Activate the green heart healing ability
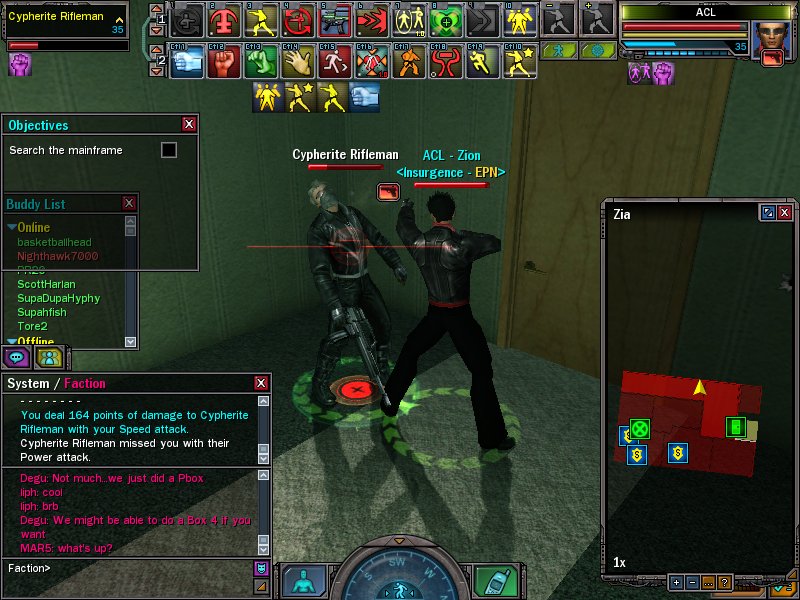This screenshot has height=600, width=800. click(x=445, y=20)
